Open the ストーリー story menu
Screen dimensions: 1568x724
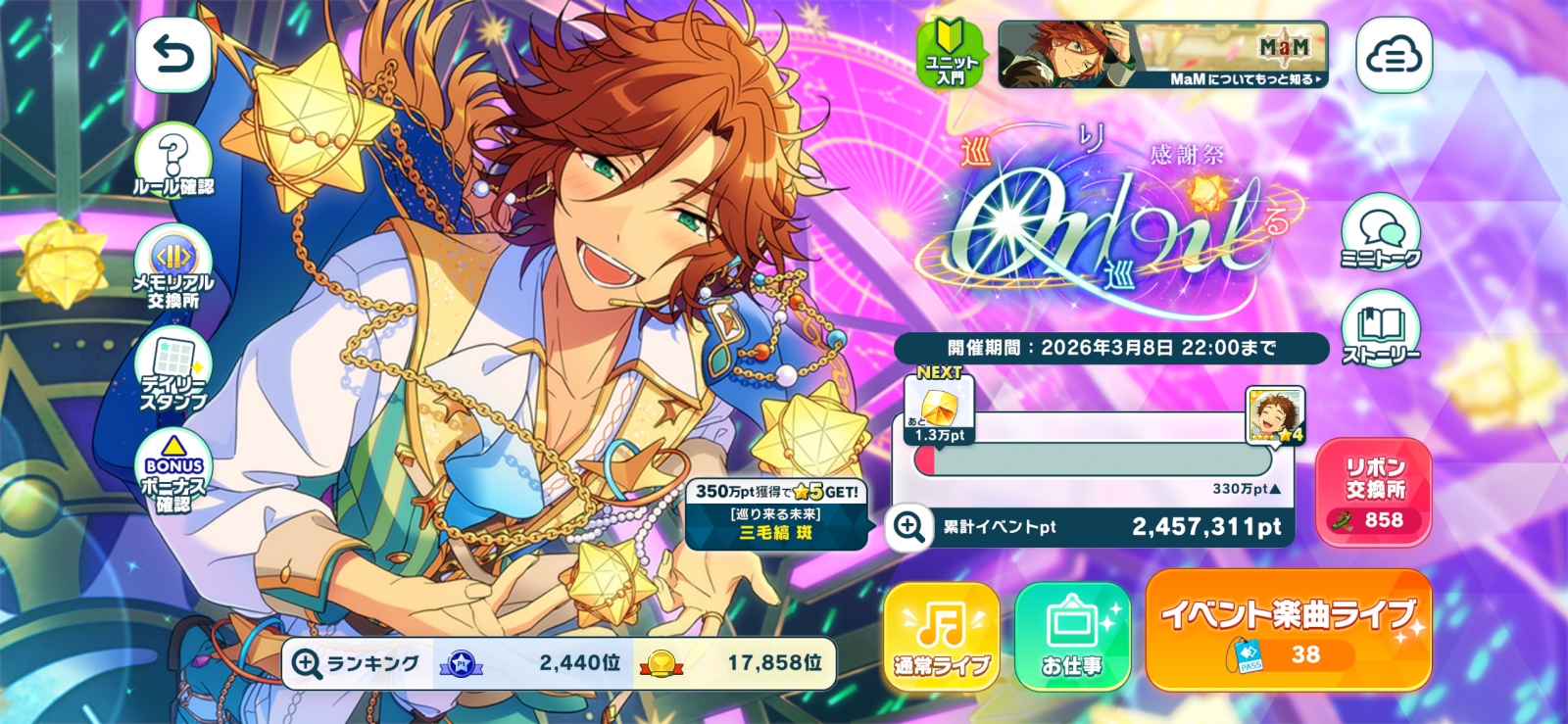click(x=1380, y=329)
